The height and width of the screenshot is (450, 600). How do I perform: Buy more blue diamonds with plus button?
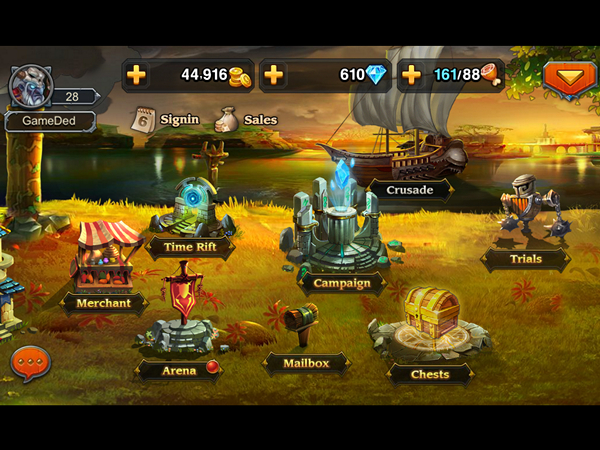274,75
